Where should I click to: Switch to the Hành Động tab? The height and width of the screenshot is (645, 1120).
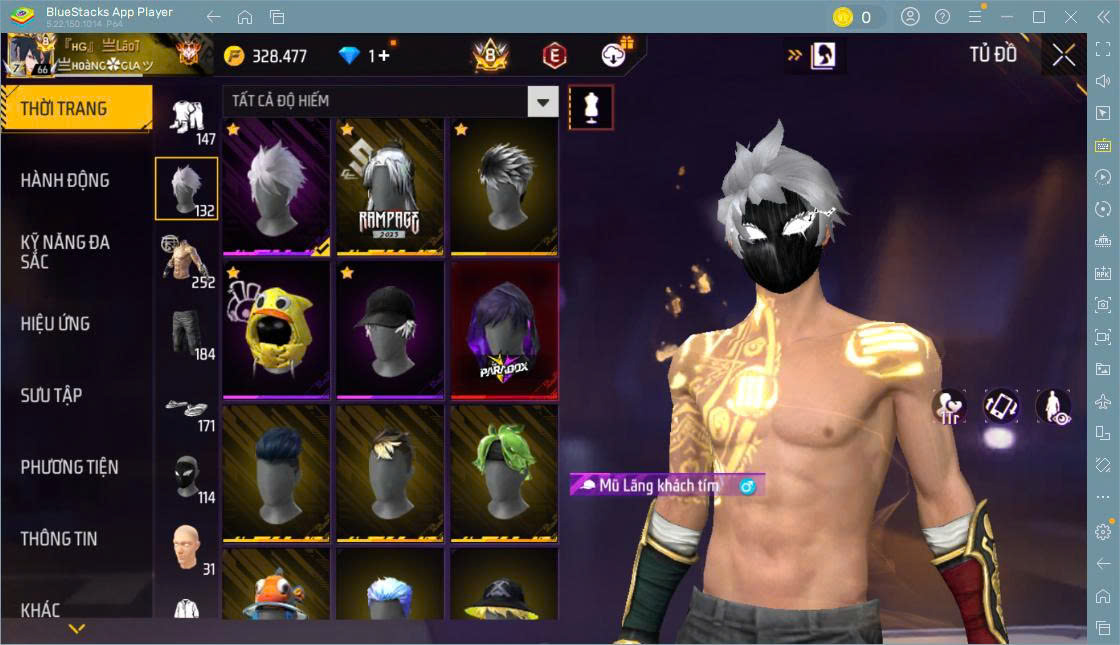coord(66,181)
